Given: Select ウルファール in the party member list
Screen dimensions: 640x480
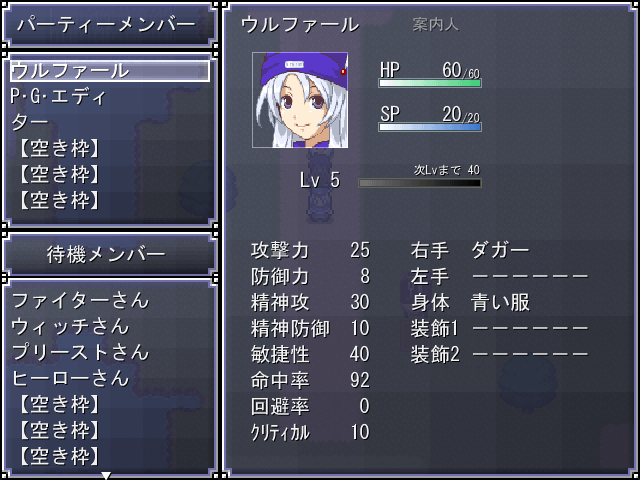Looking at the screenshot, I should (x=108, y=71).
